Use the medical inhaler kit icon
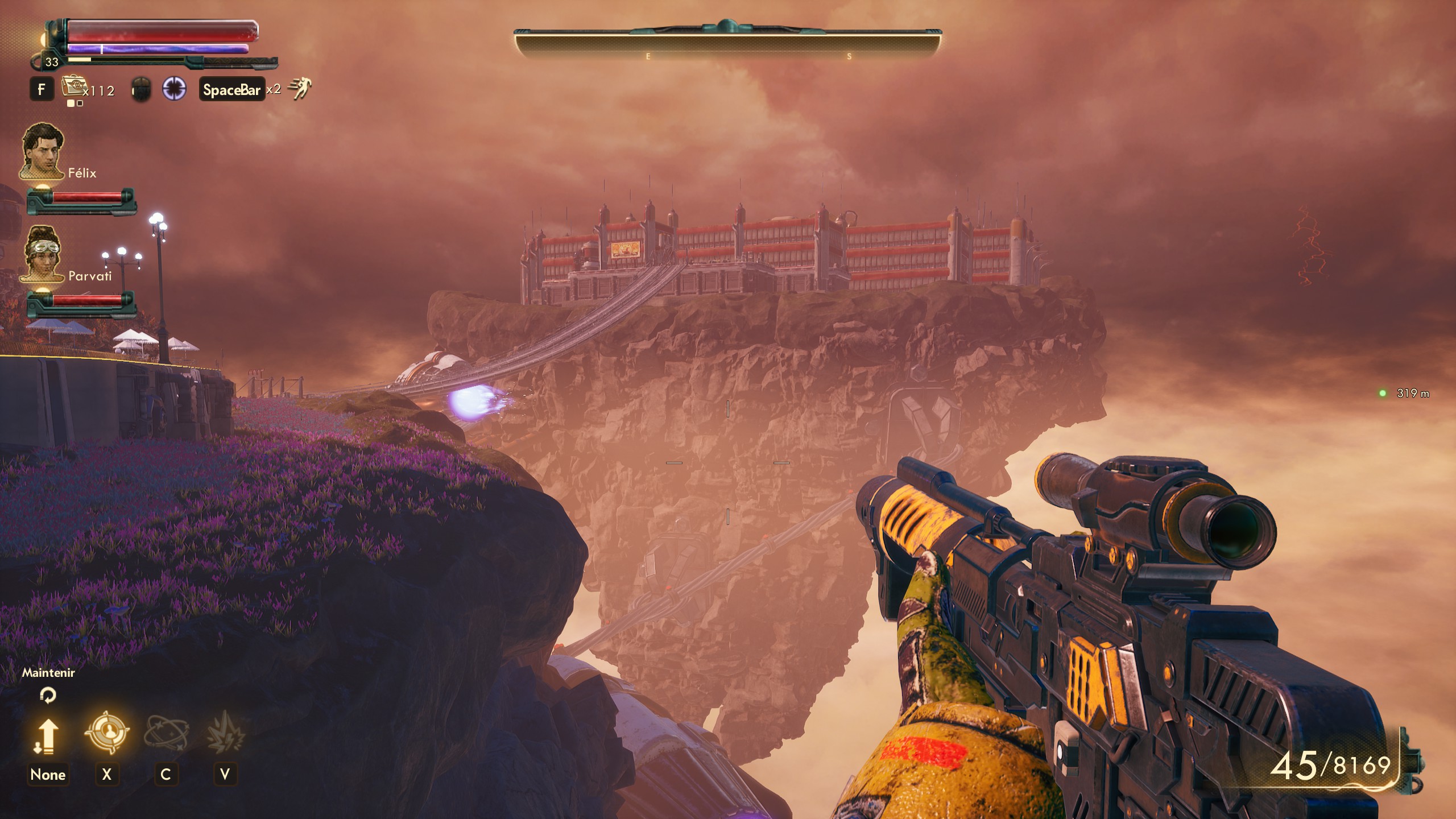 tap(73, 87)
